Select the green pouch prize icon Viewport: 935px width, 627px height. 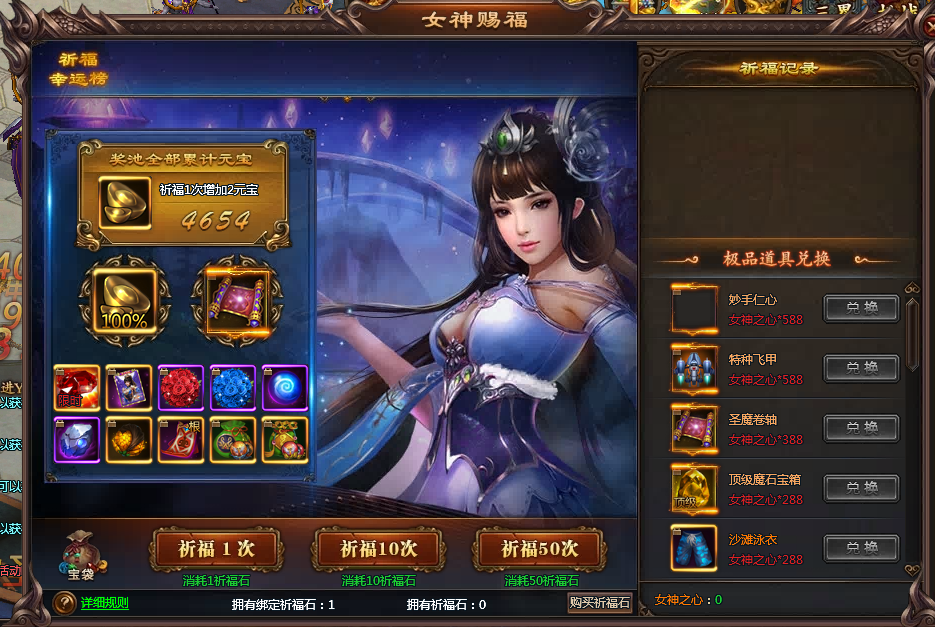coord(233,440)
